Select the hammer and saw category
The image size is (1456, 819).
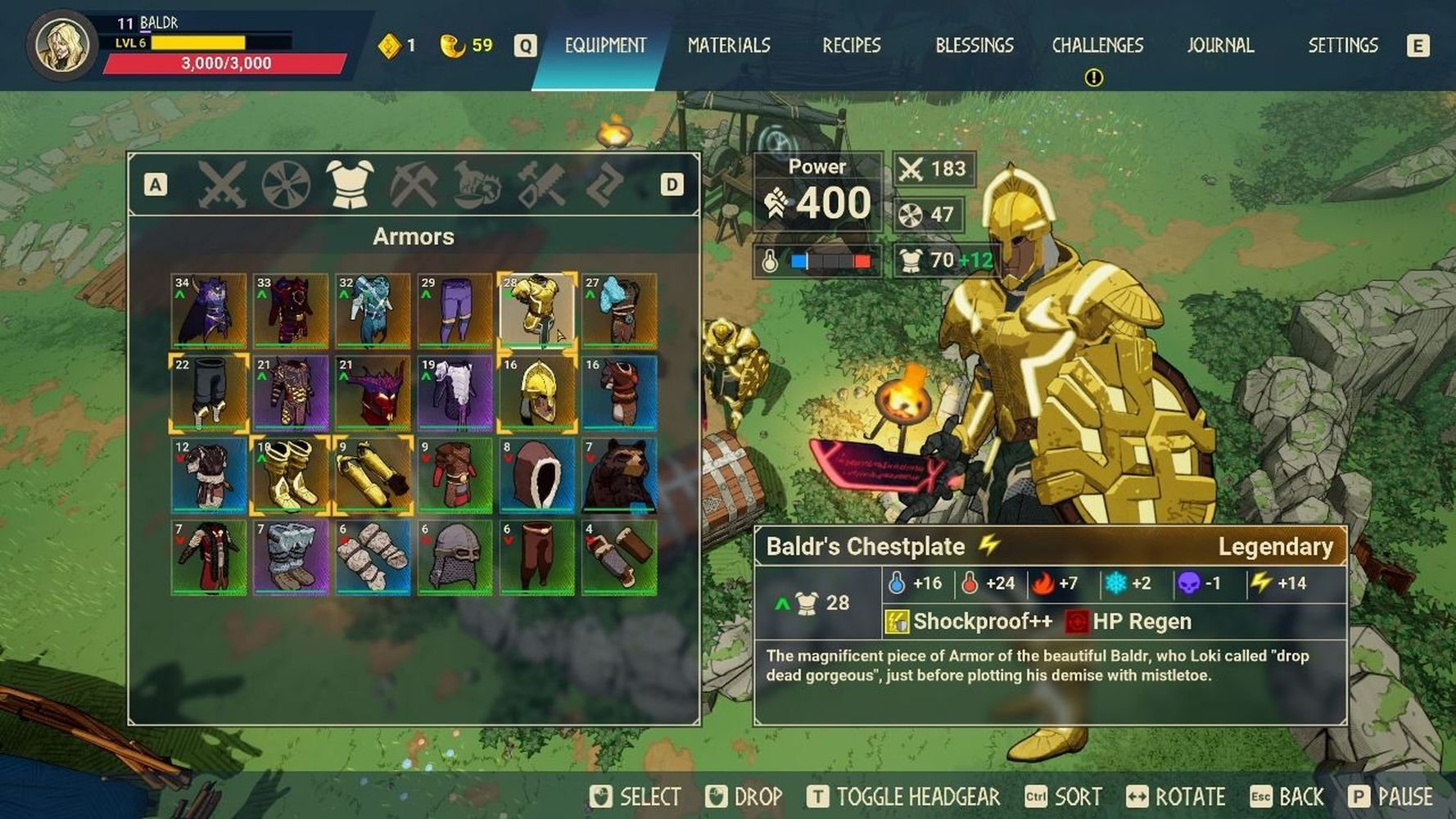[x=541, y=184]
